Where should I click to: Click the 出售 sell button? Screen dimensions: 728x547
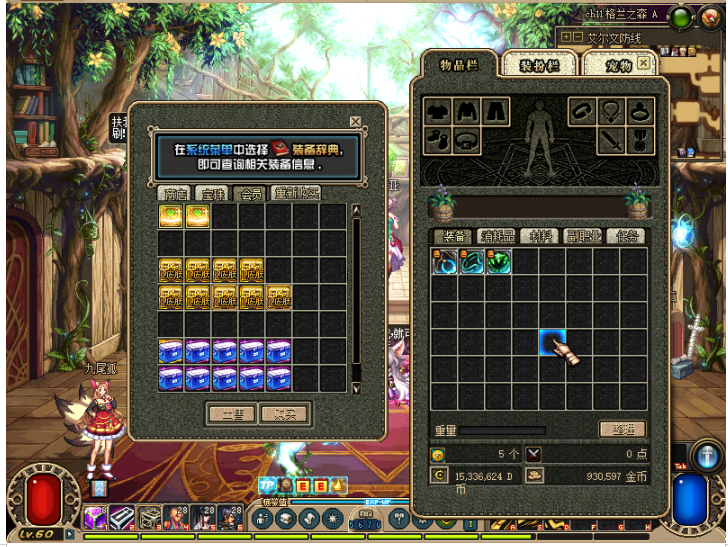[x=232, y=414]
